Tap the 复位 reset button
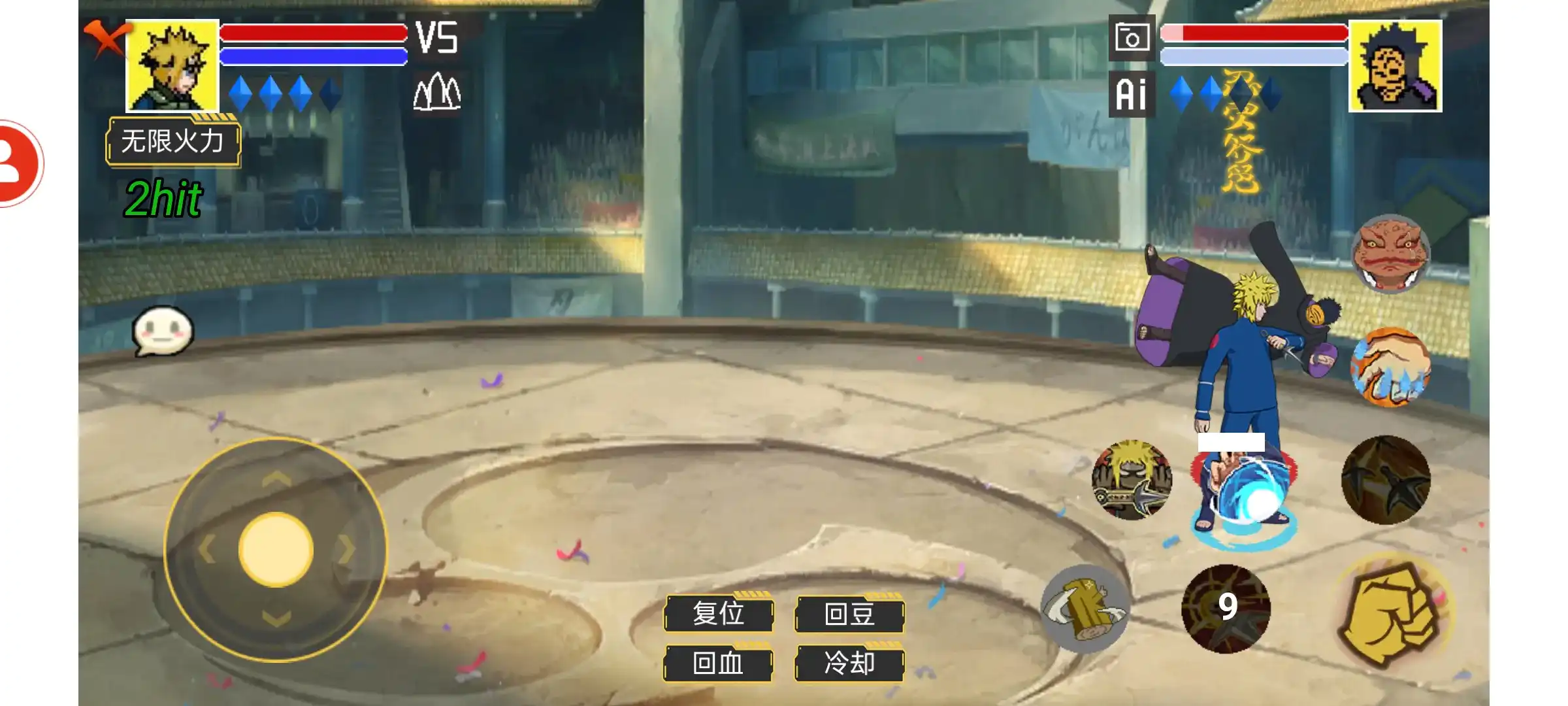 [x=719, y=614]
